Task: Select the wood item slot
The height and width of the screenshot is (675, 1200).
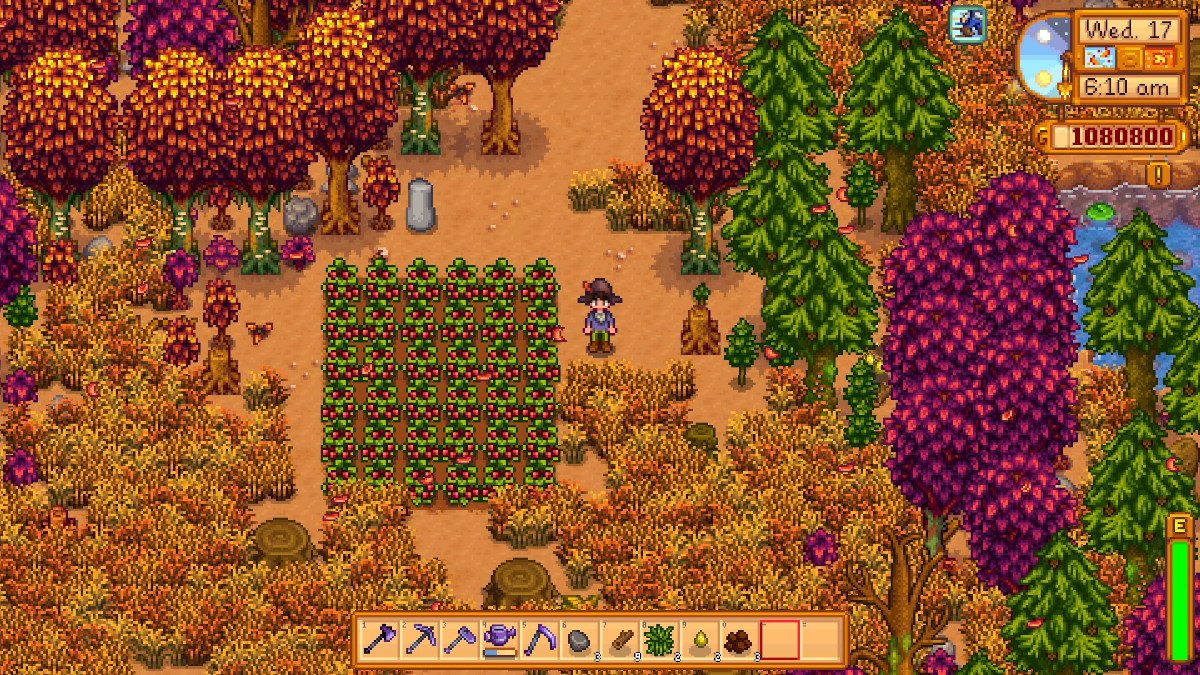Action: [x=620, y=639]
